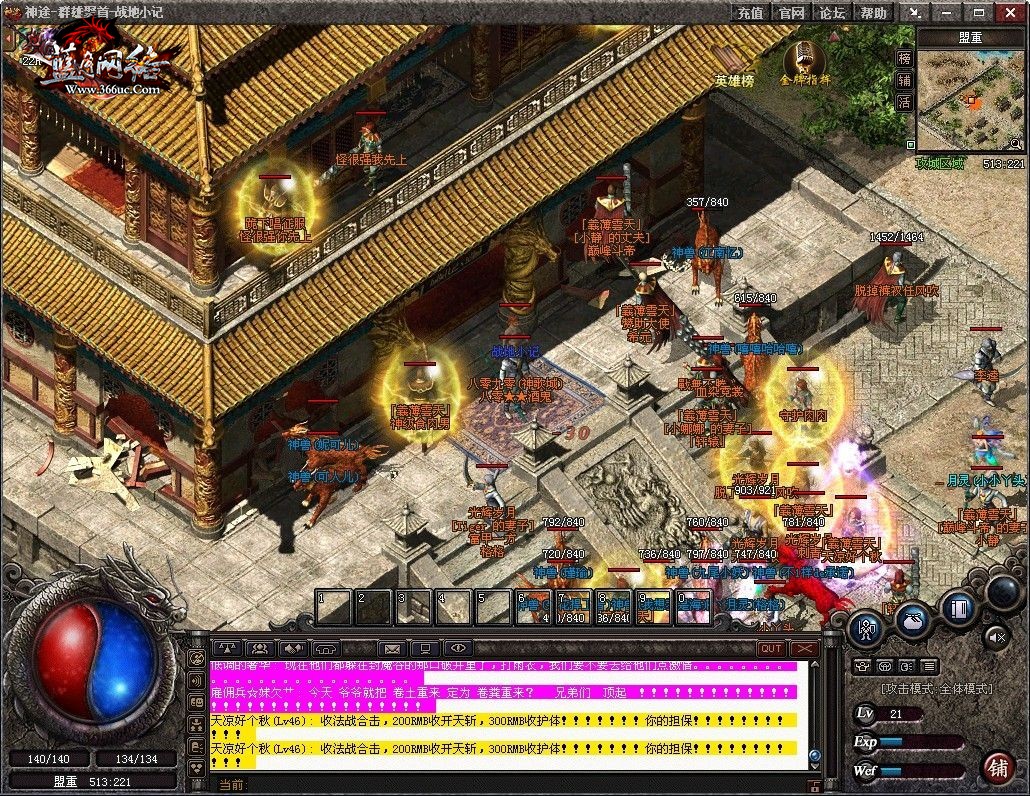Click the 榜 button beside the minimap
This screenshot has width=1030, height=796.
pyautogui.click(x=904, y=58)
